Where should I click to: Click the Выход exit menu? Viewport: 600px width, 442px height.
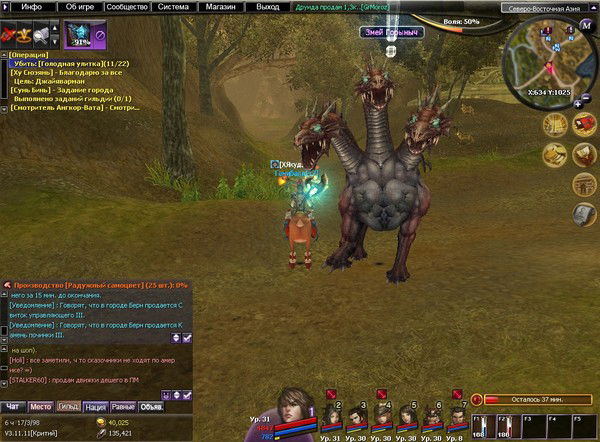click(x=268, y=6)
